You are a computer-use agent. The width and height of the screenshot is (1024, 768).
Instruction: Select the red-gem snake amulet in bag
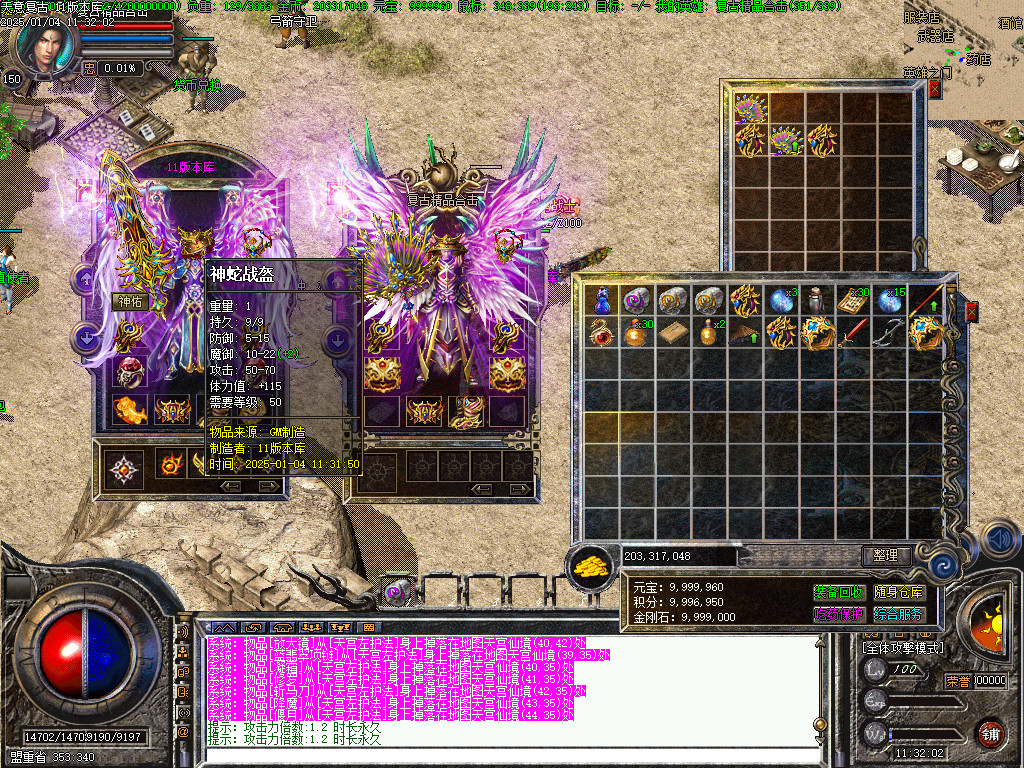(x=602, y=332)
